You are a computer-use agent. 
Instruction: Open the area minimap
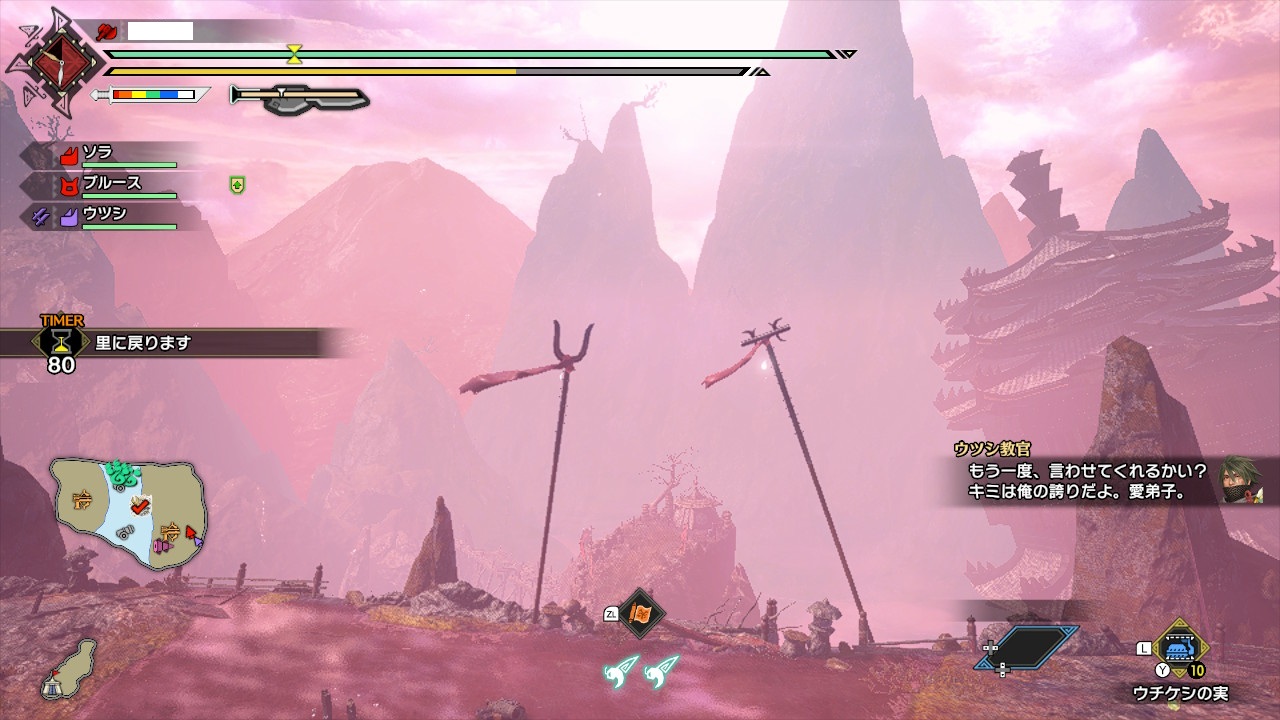(128, 514)
